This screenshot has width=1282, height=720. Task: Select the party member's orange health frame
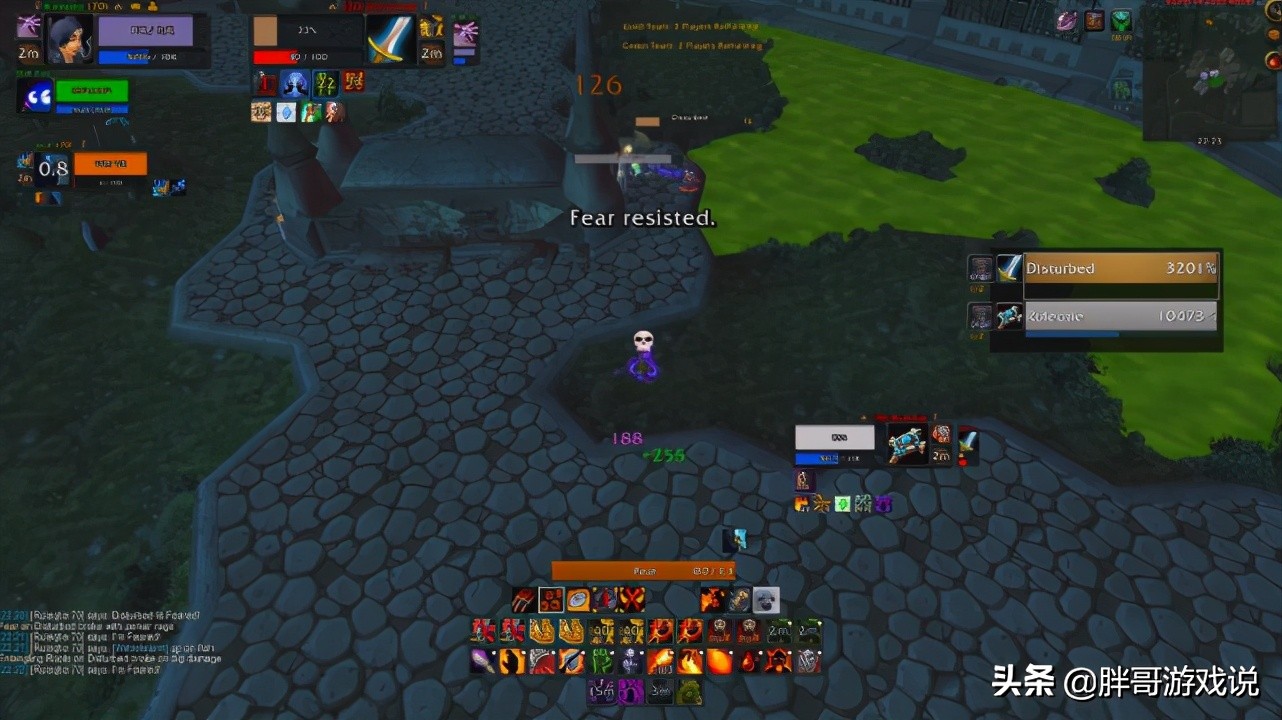110,164
